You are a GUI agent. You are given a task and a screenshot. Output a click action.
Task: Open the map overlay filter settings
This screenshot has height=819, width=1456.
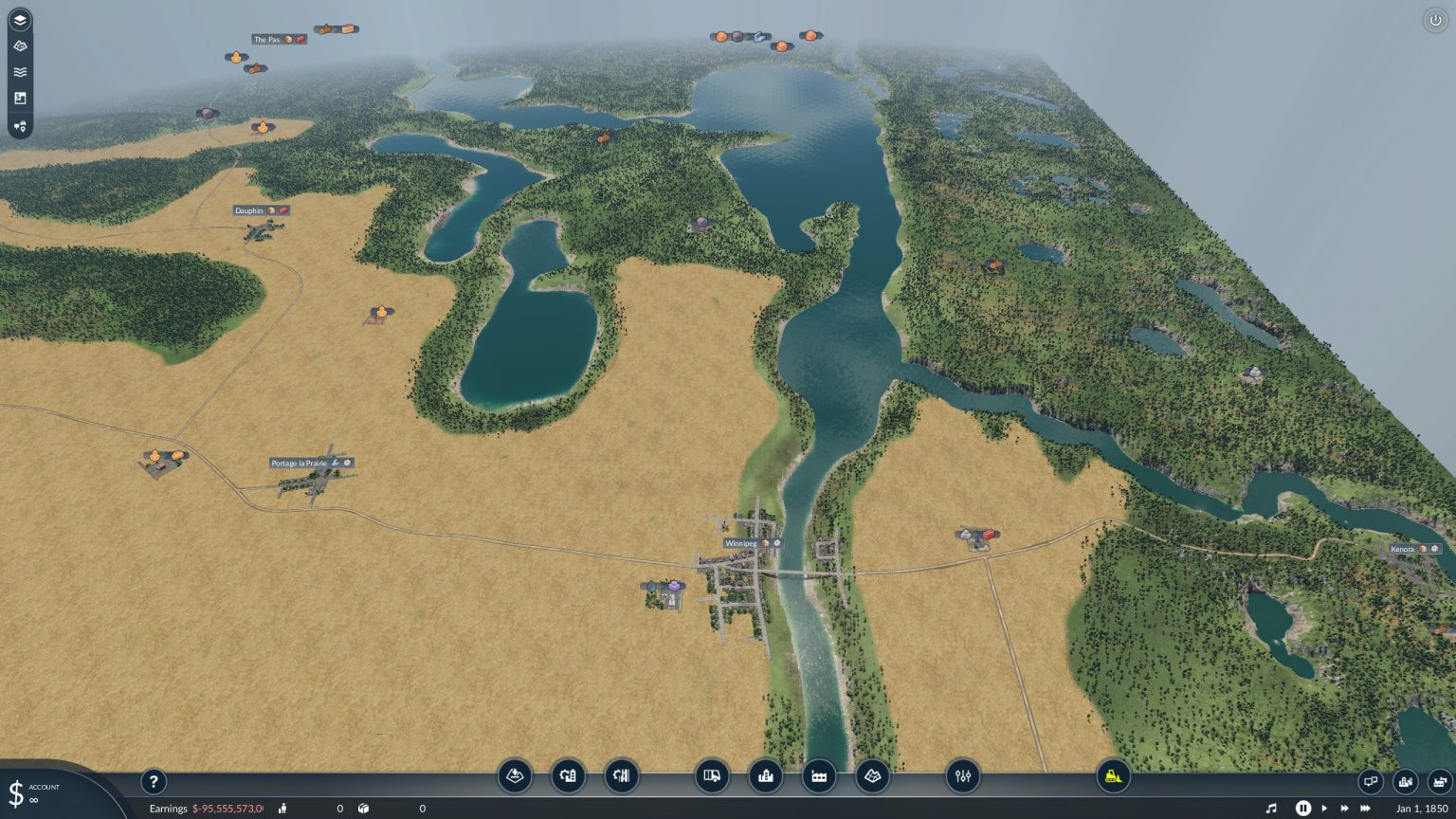pos(962,776)
